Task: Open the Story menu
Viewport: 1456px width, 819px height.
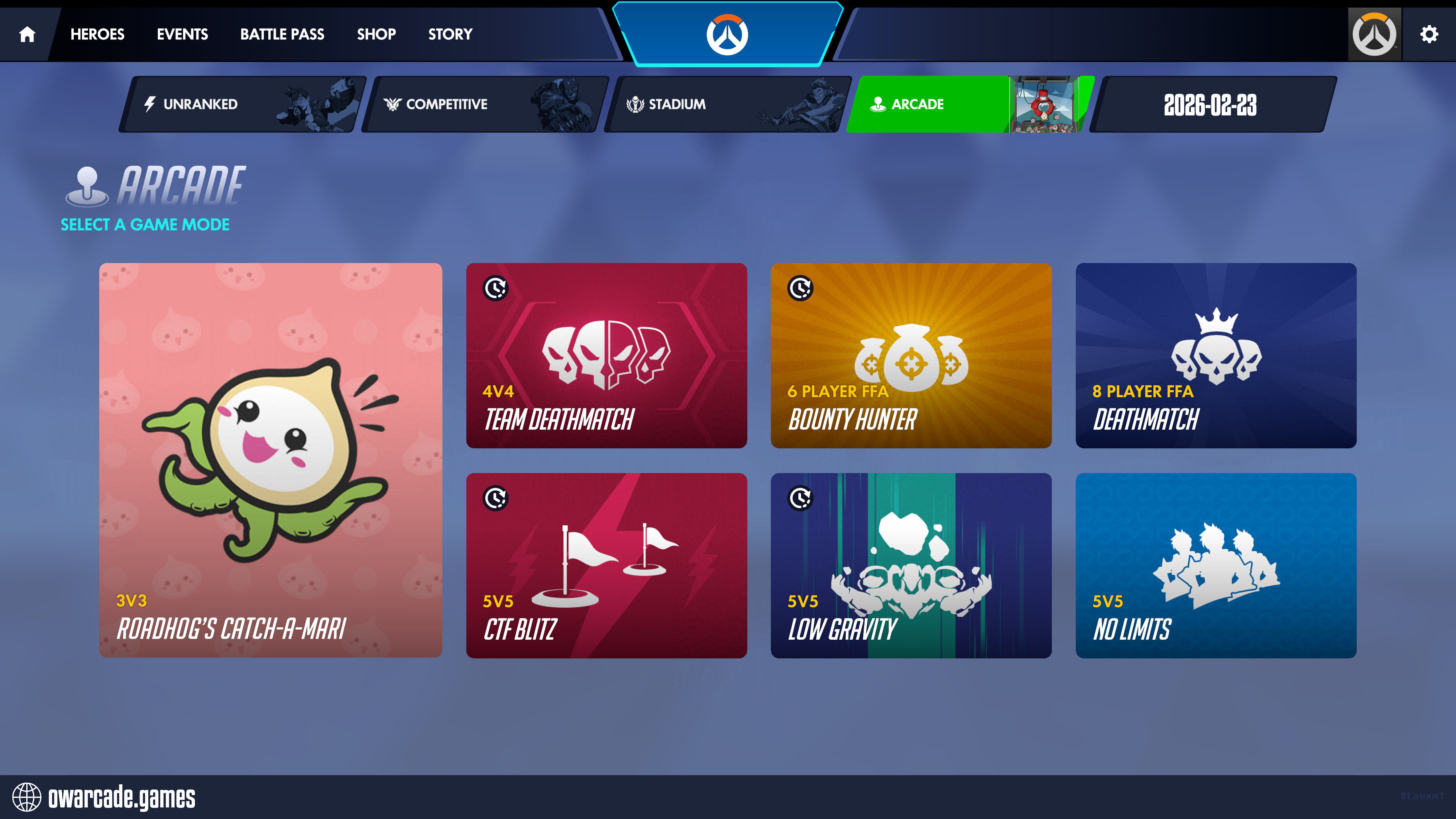Action: 450,35
